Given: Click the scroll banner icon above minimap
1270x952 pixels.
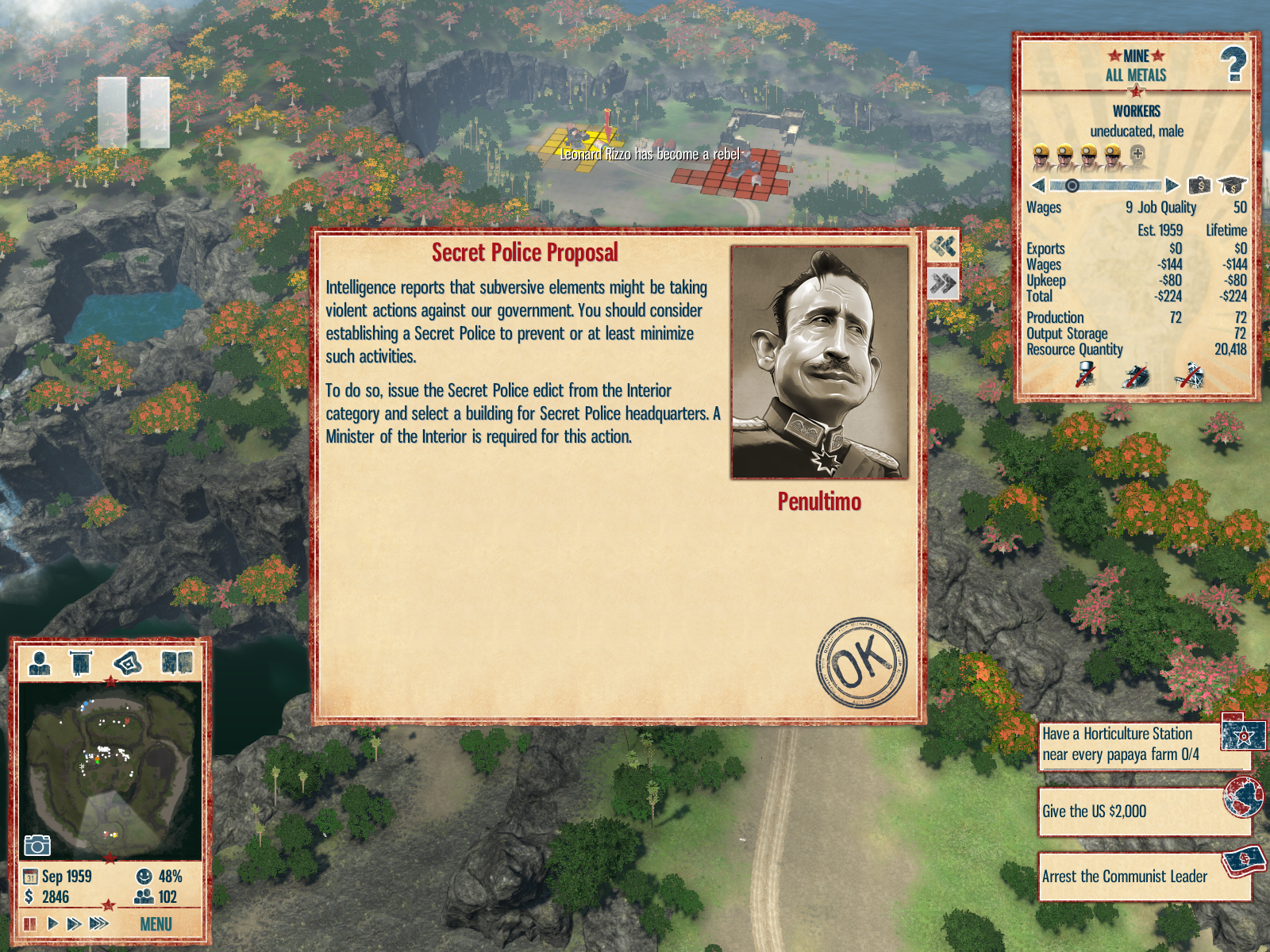Looking at the screenshot, I should click(x=81, y=662).
